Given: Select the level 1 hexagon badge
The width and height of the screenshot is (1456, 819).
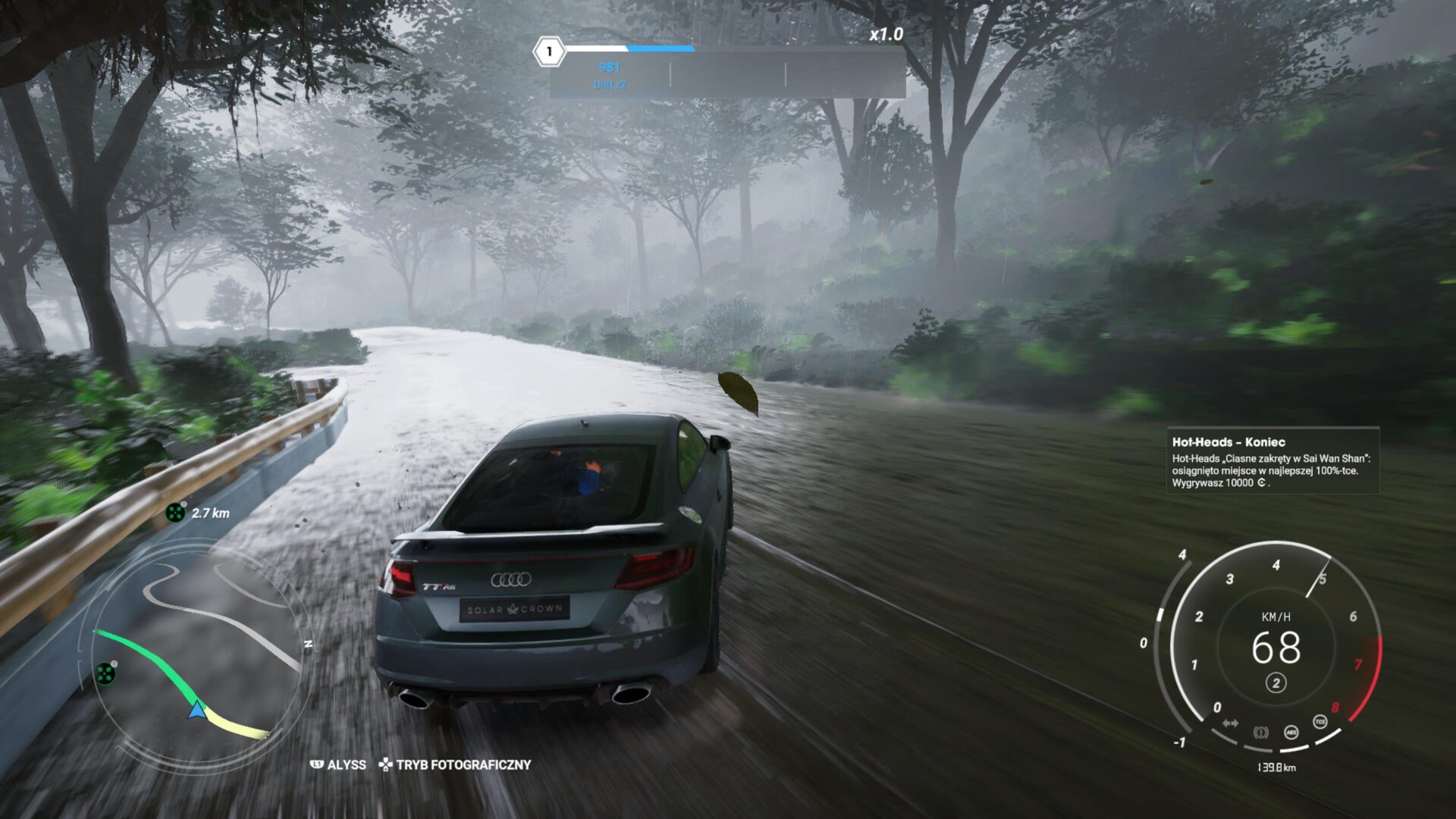Looking at the screenshot, I should (549, 52).
